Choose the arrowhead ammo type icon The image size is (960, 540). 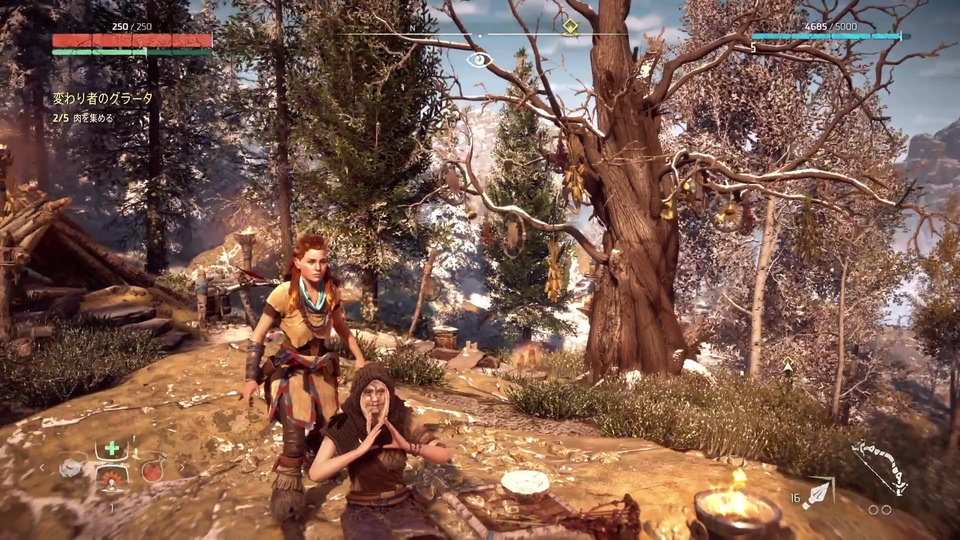point(818,492)
